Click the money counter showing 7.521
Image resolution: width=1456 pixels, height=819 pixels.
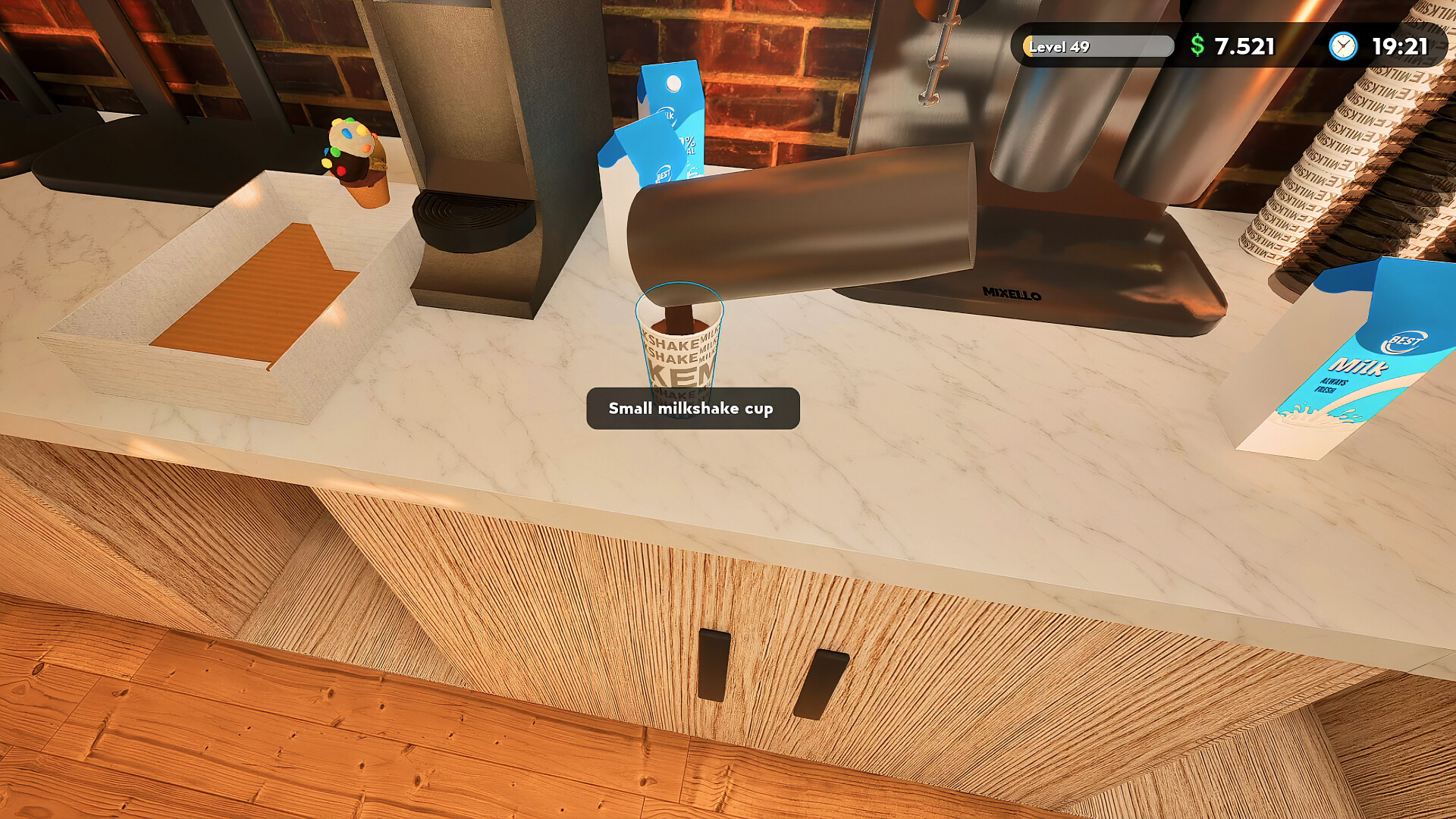1244,46
